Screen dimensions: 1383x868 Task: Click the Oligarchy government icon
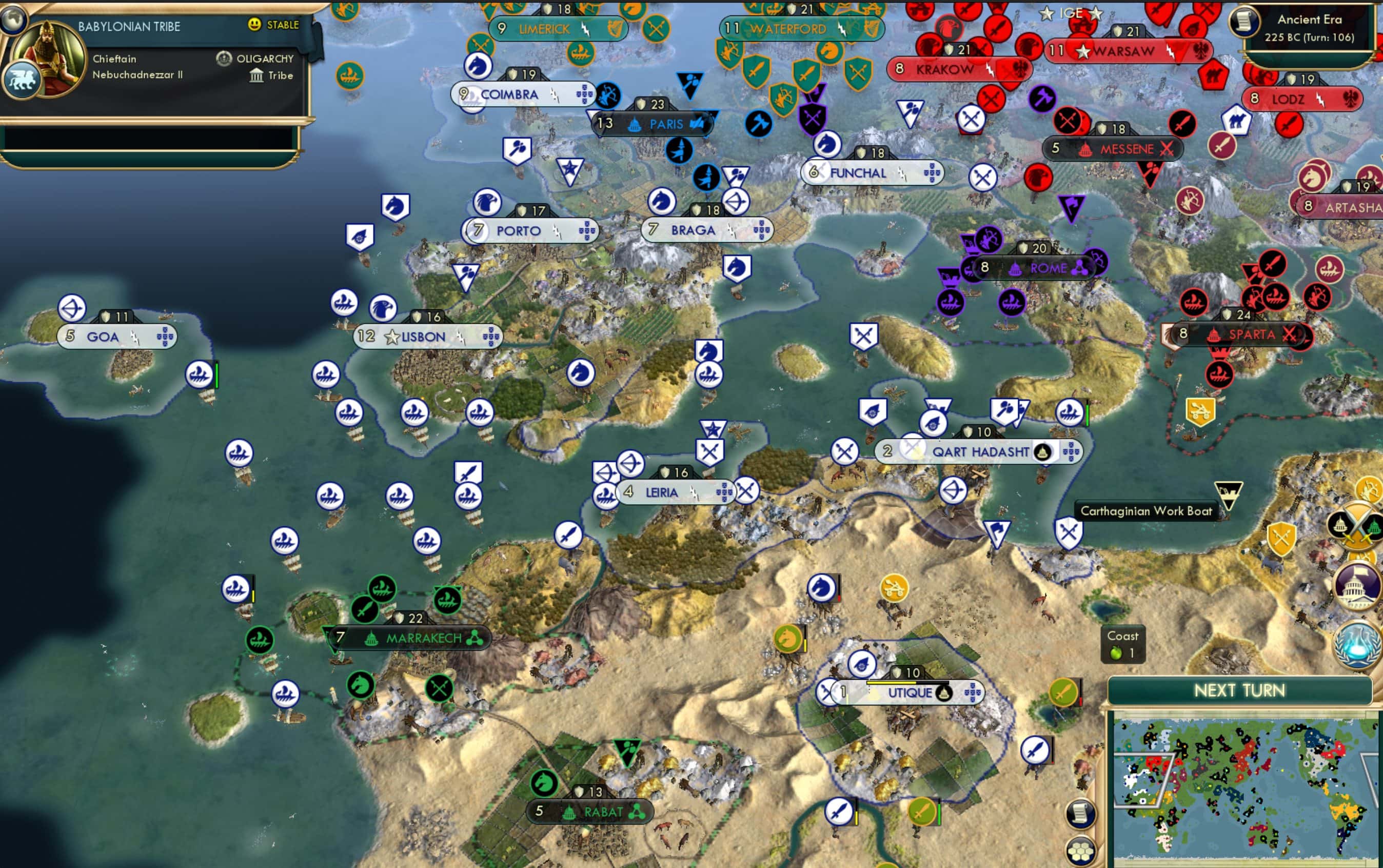[x=223, y=58]
